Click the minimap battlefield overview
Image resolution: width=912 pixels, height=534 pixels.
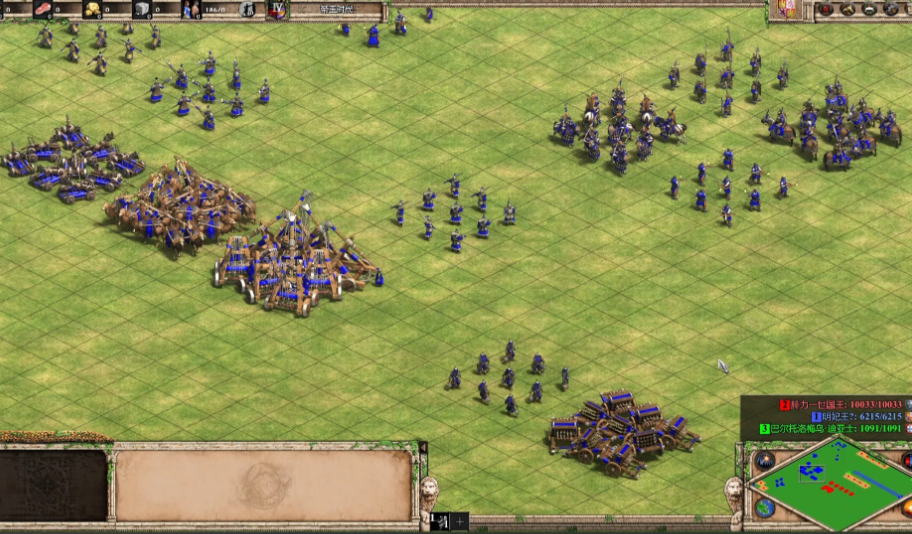click(x=829, y=484)
